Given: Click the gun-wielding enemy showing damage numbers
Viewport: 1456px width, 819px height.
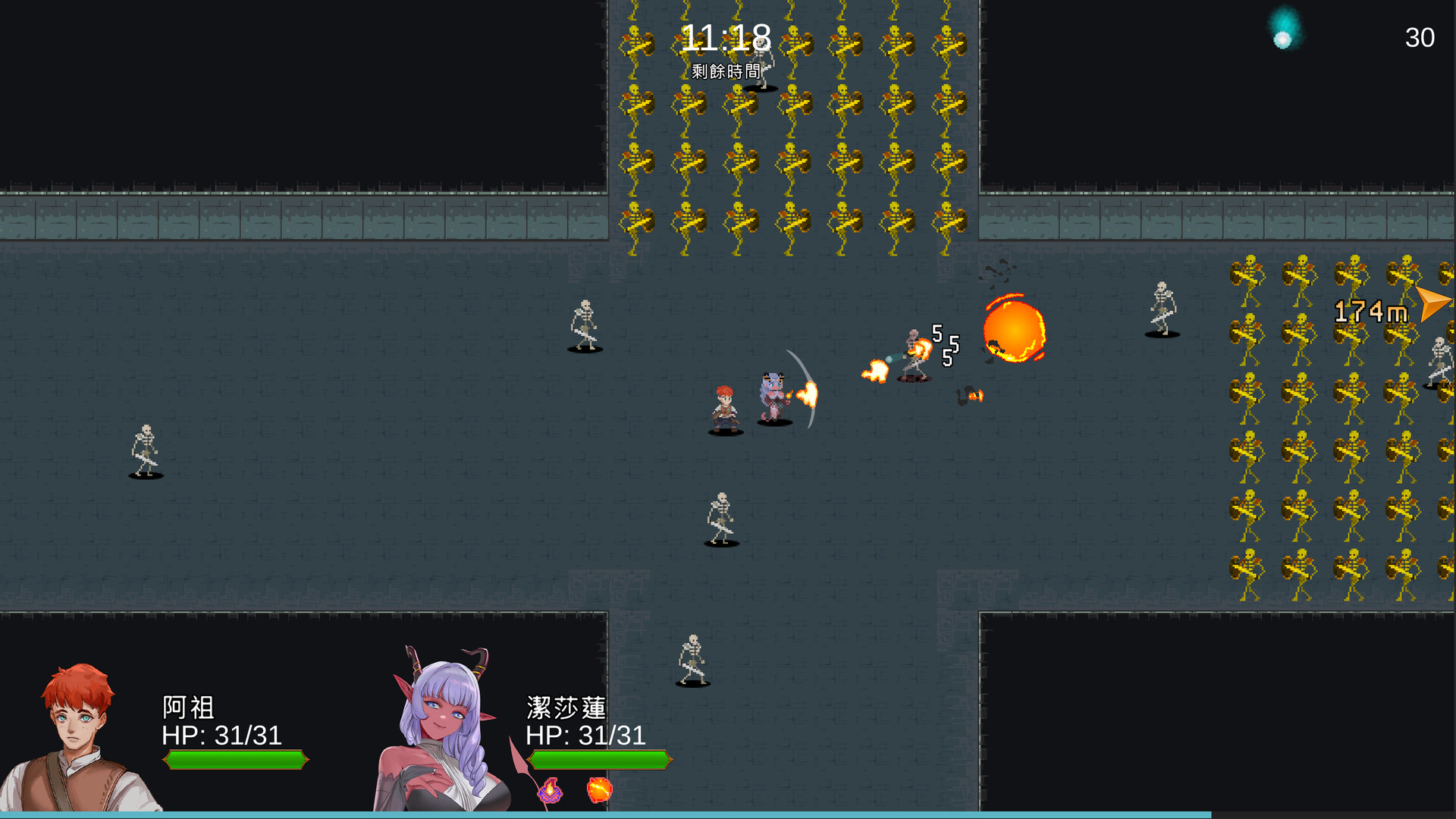Looking at the screenshot, I should click(912, 353).
